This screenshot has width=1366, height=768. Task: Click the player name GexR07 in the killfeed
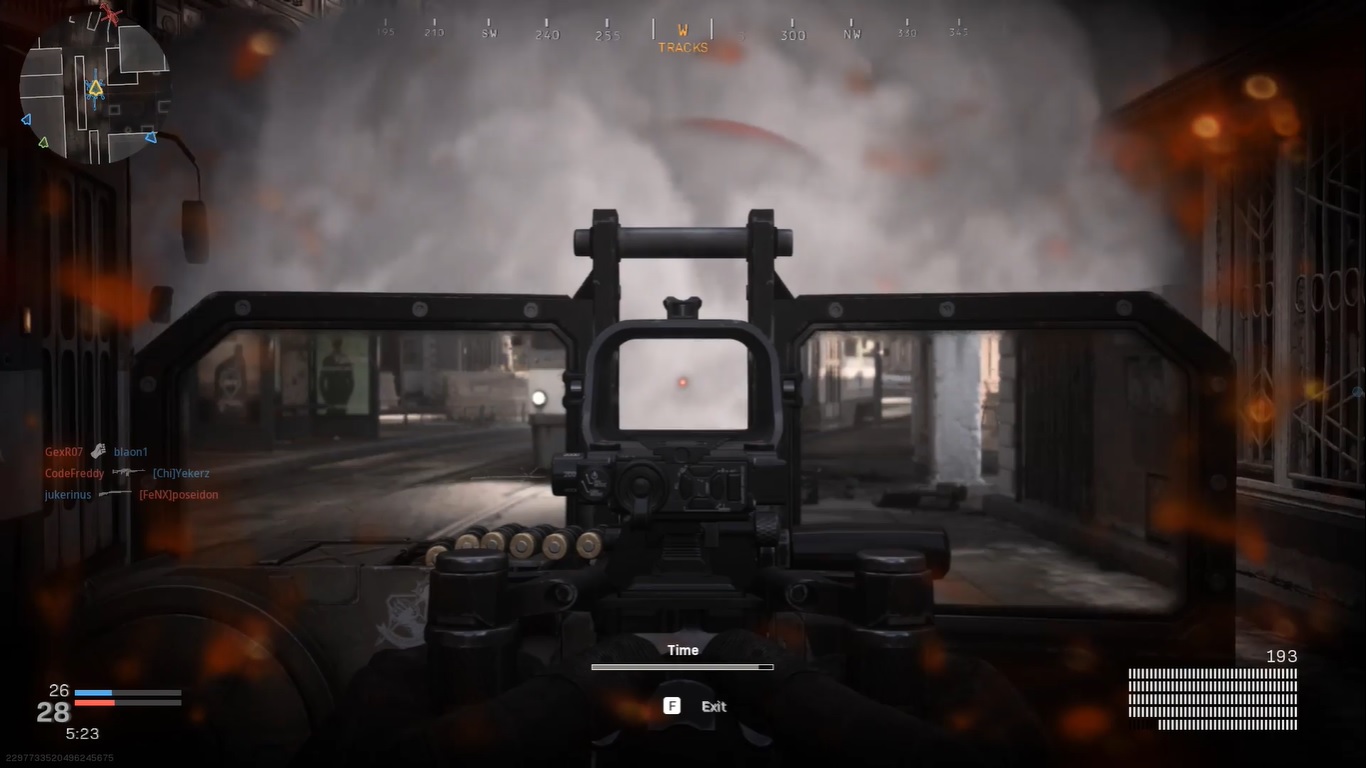pos(64,451)
